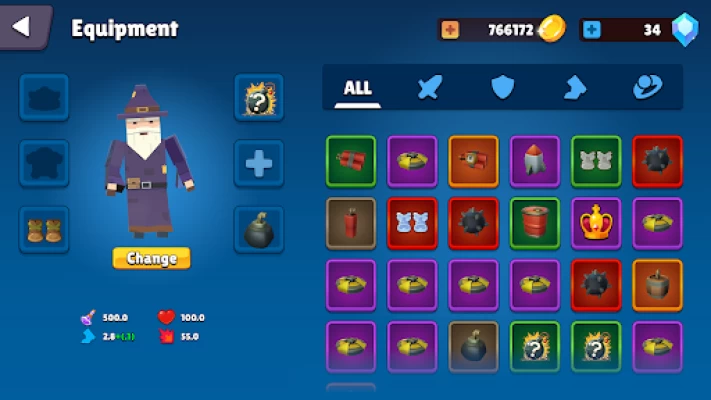Add more gold coins with the plus button
Image resolution: width=711 pixels, height=400 pixels.
(x=450, y=30)
